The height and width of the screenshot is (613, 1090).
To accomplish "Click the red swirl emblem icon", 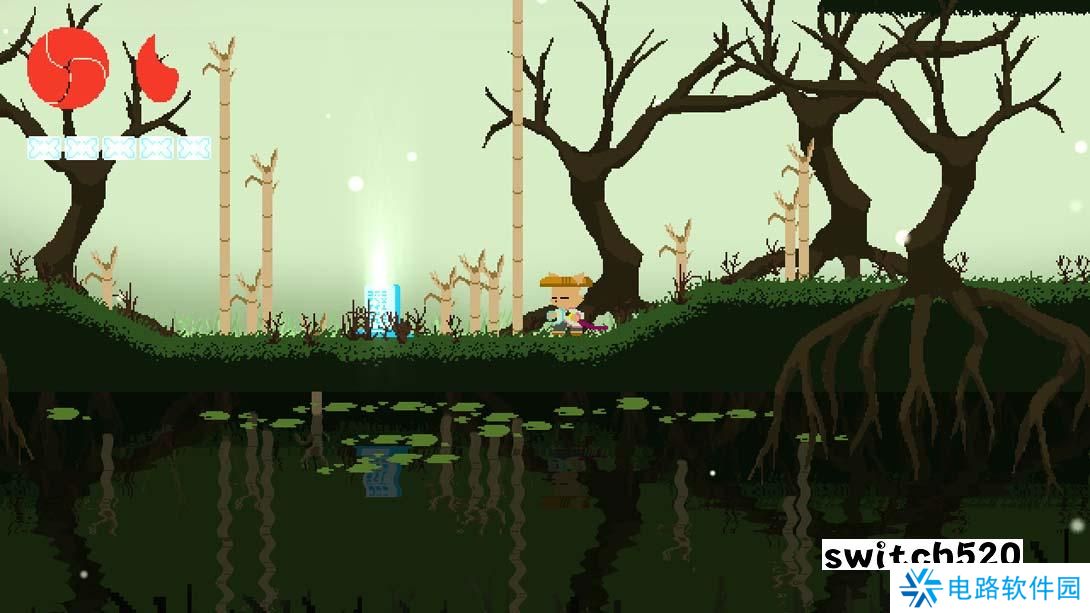I will [x=68, y=67].
